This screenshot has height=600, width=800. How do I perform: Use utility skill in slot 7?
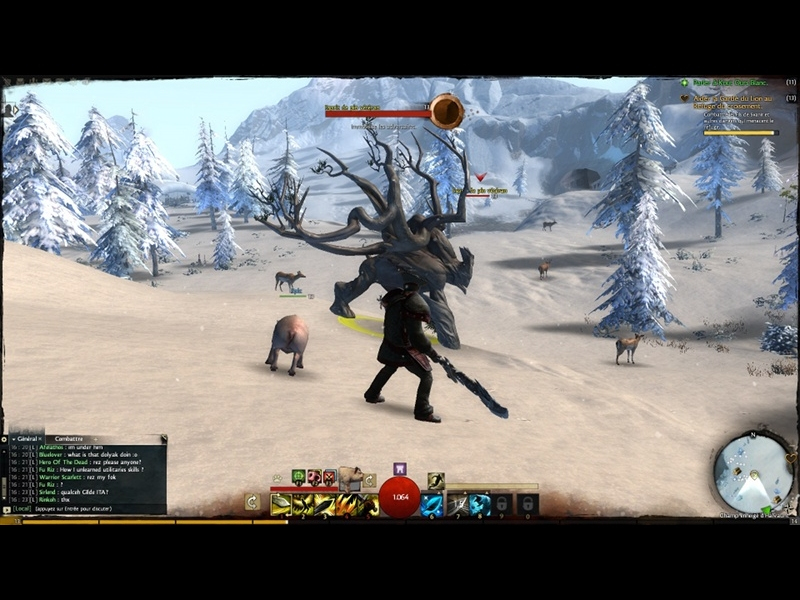tap(457, 505)
